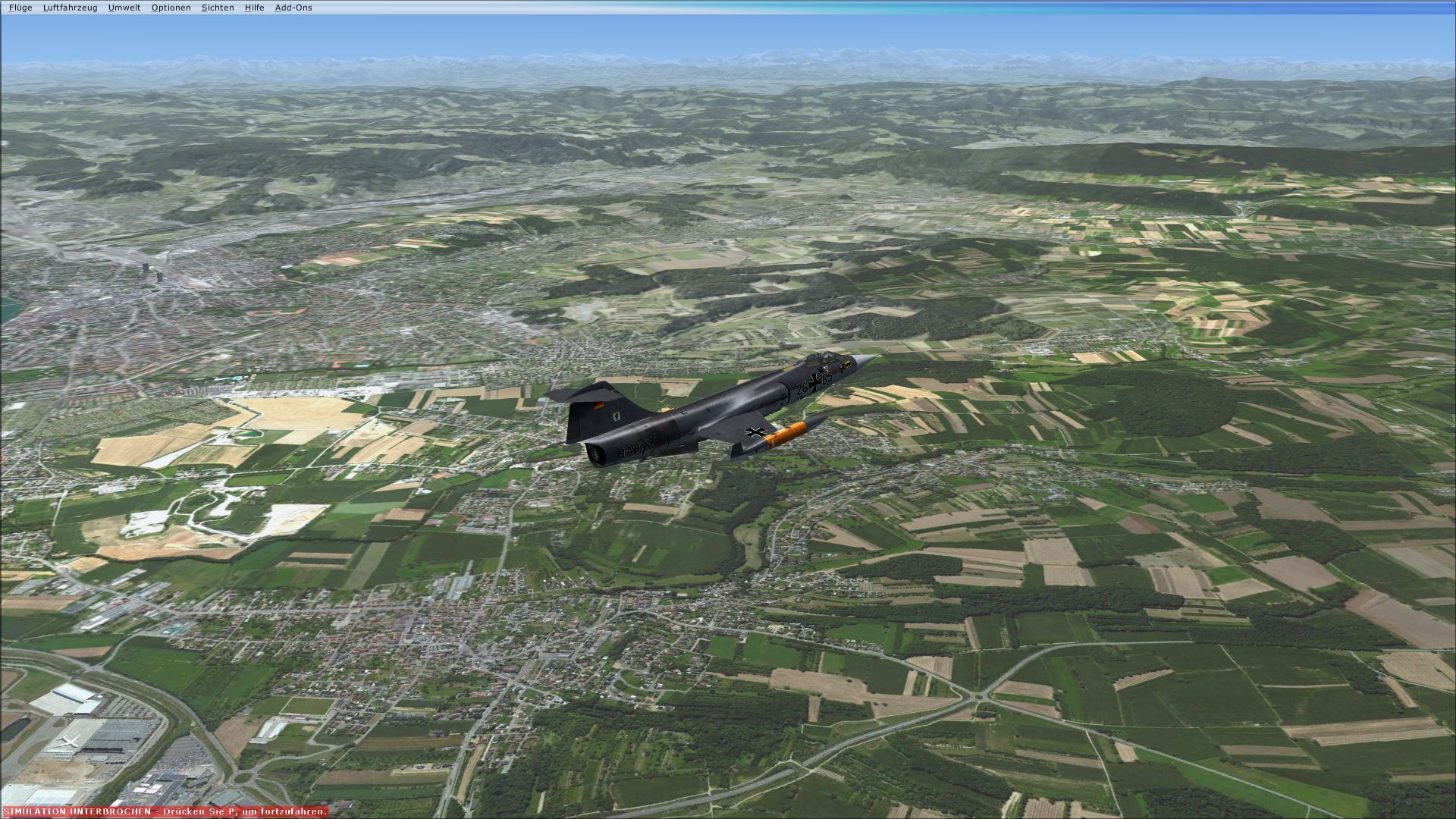Open the Hilfe menu
This screenshot has width=1456, height=819.
(254, 8)
